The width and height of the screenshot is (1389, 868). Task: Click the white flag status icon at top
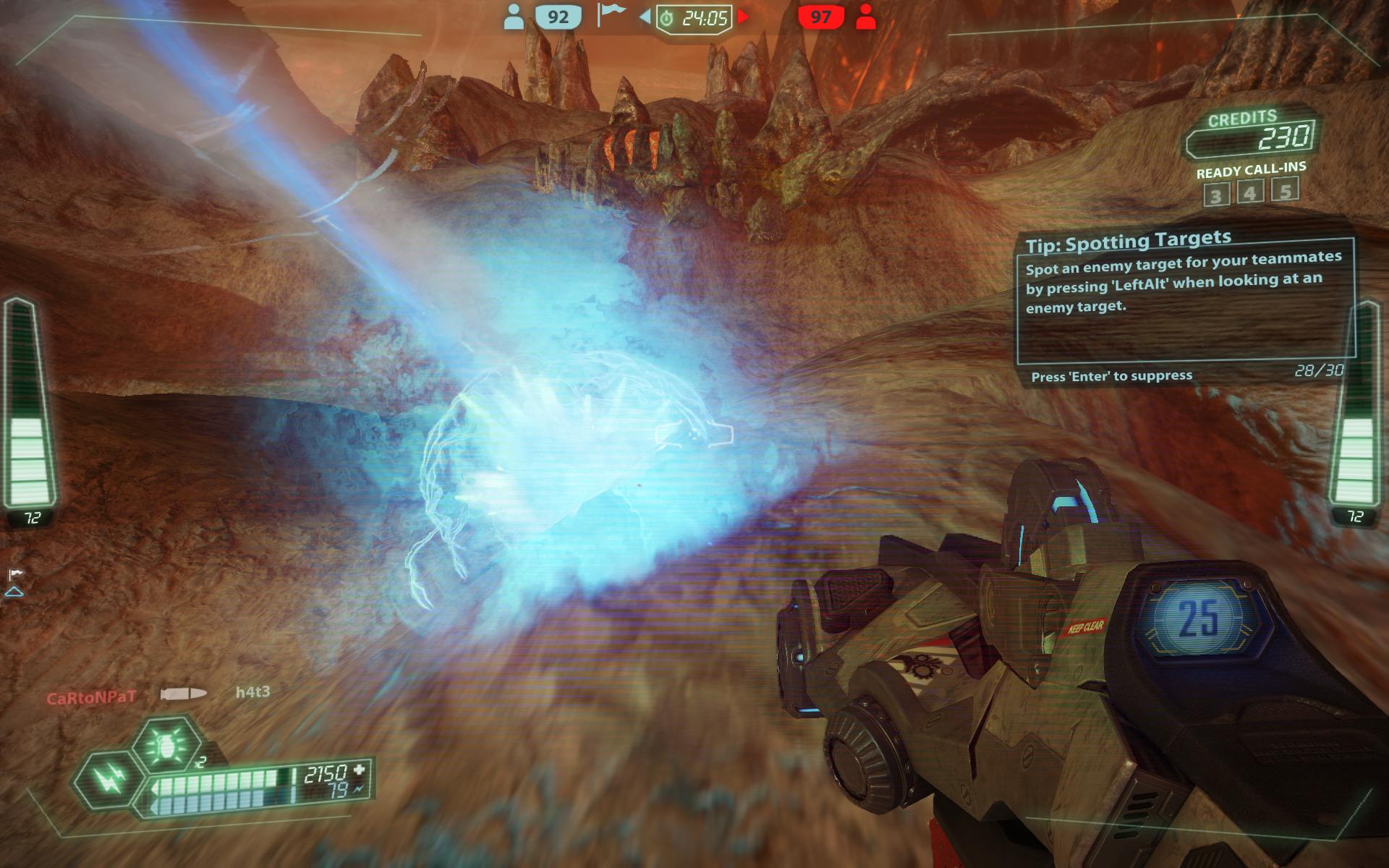(x=611, y=14)
